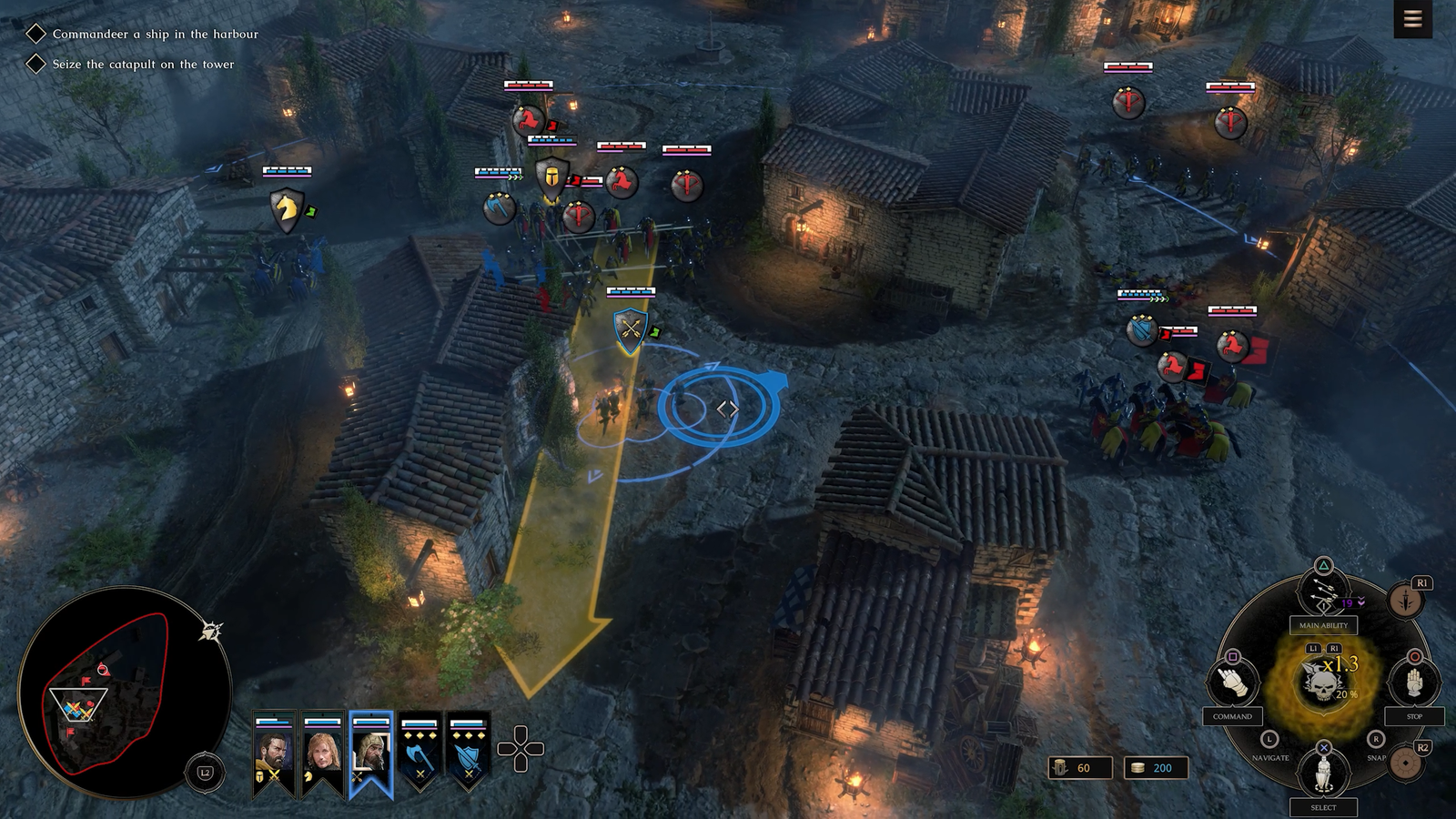
Task: Select the golden horse cavalry unit marker
Action: pos(287,208)
